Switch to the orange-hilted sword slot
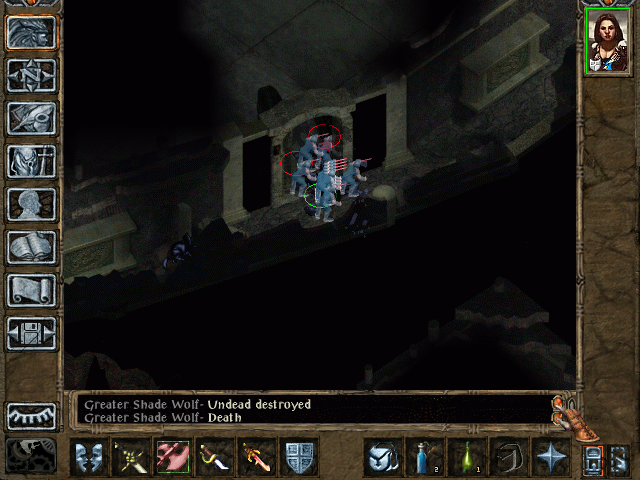The height and width of the screenshot is (480, 640). click(x=257, y=458)
